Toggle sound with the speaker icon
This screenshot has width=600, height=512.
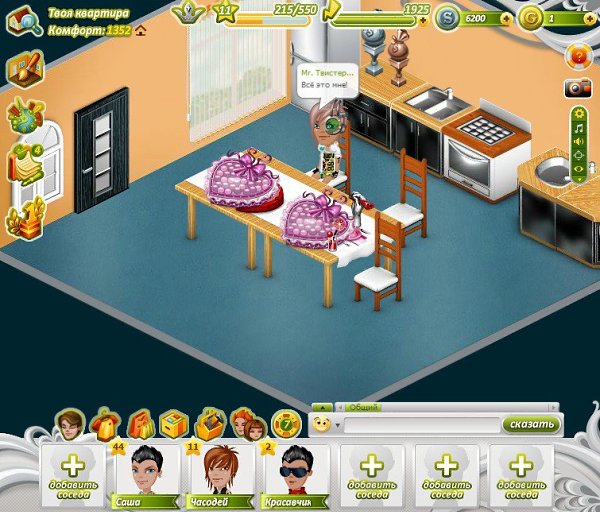(x=578, y=140)
